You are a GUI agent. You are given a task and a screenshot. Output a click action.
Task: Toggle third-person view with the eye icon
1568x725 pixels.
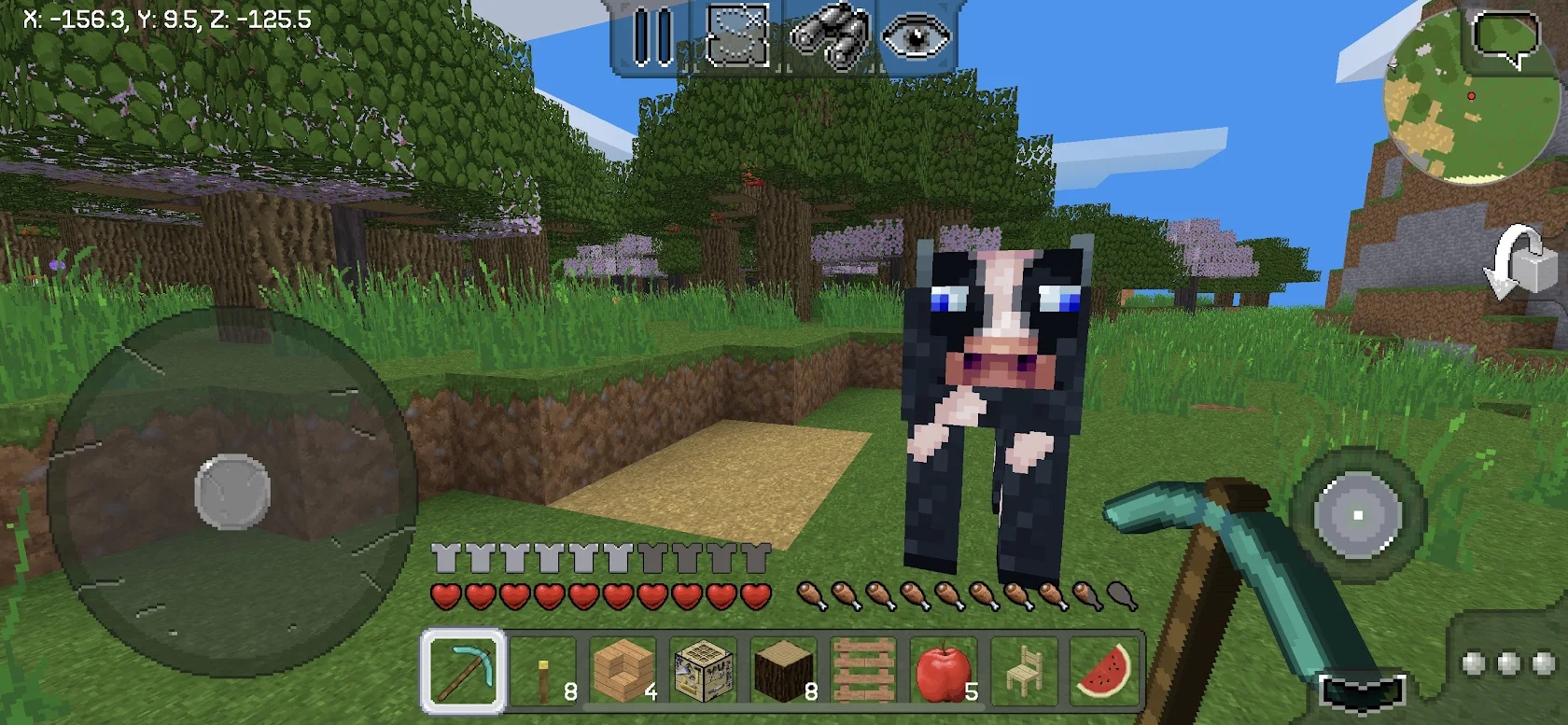pyautogui.click(x=915, y=37)
